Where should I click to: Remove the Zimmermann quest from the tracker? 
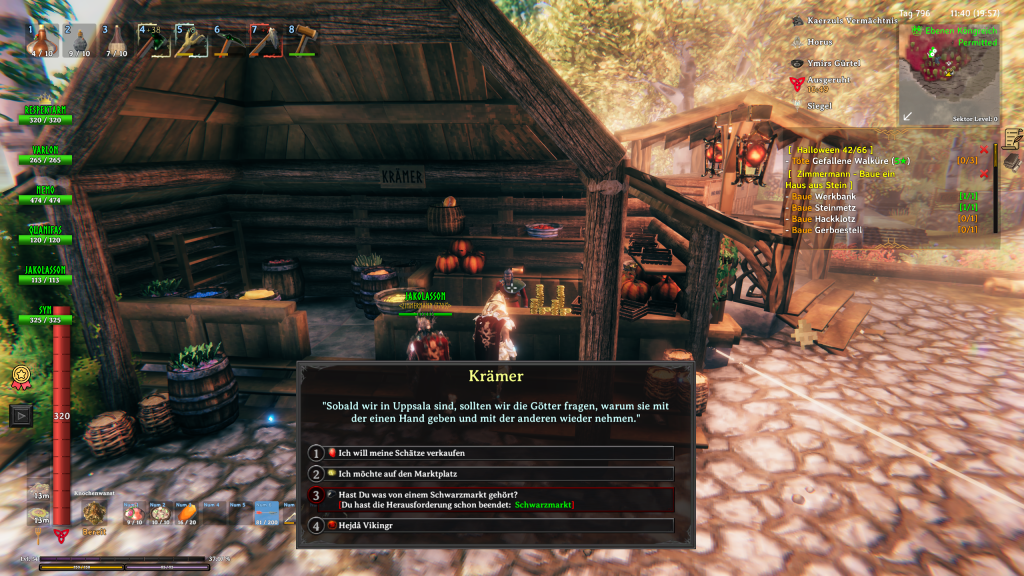tap(984, 174)
